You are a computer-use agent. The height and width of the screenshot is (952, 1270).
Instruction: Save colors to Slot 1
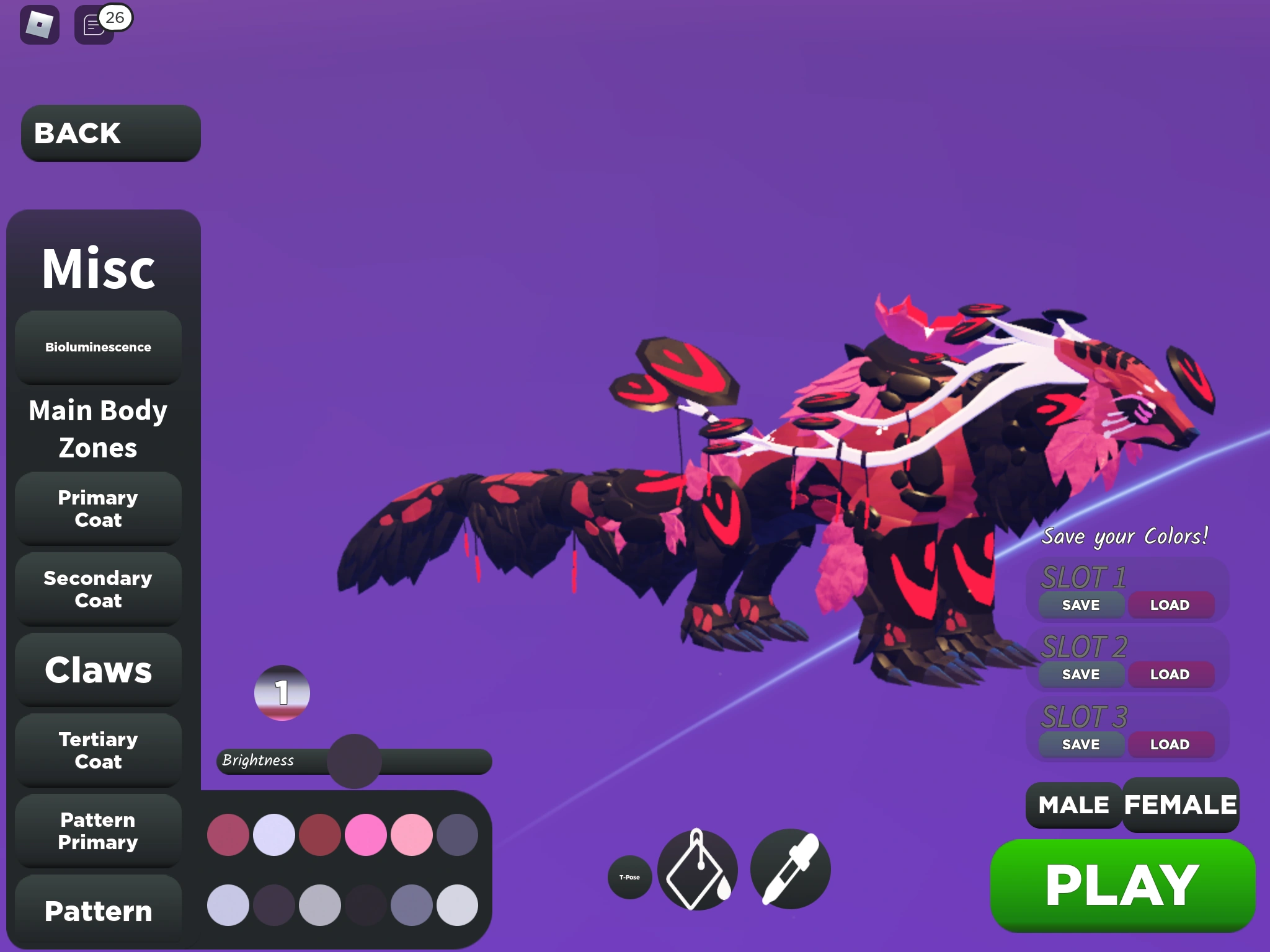1079,604
